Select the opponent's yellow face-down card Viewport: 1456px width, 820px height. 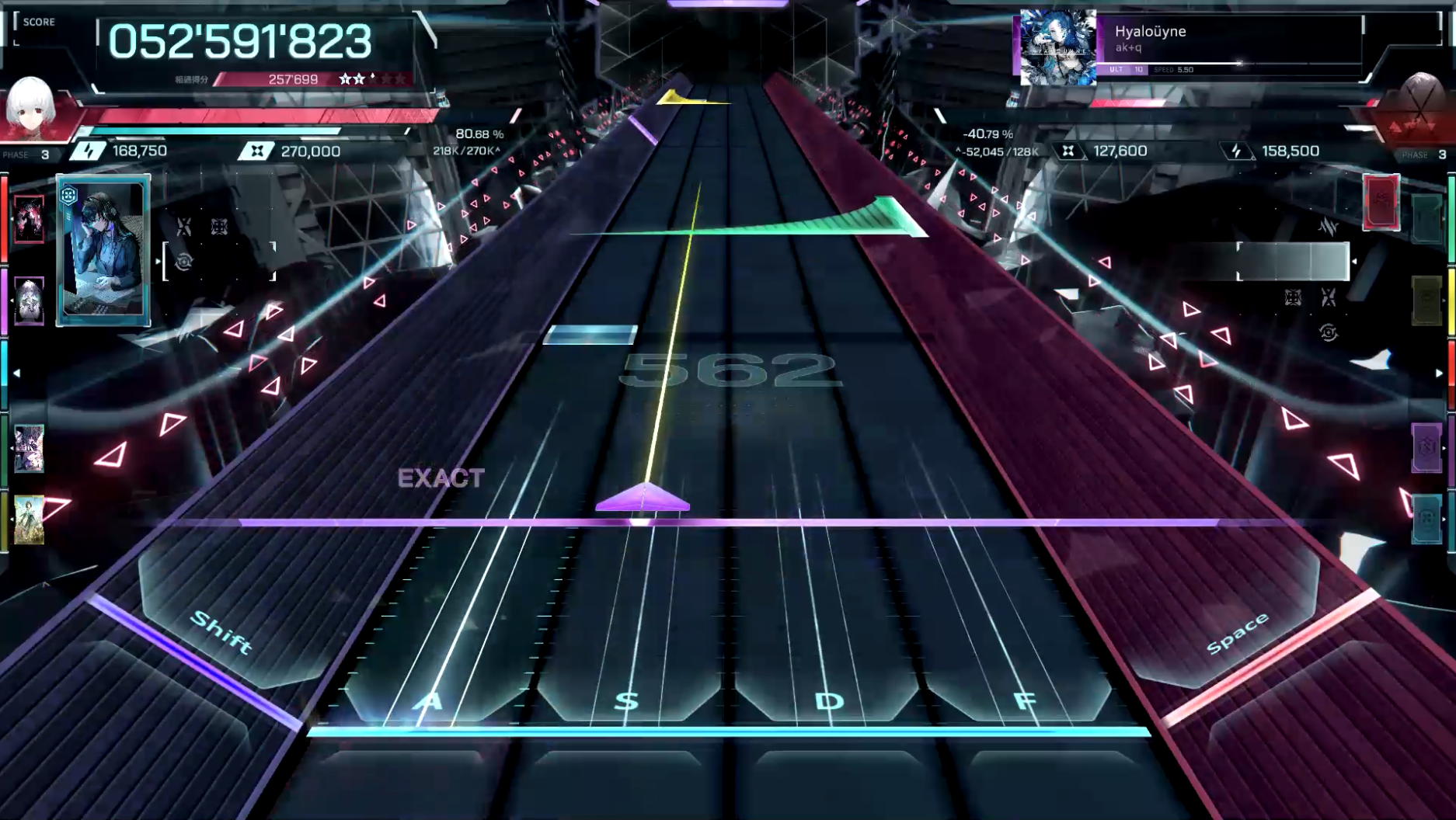click(x=1426, y=301)
